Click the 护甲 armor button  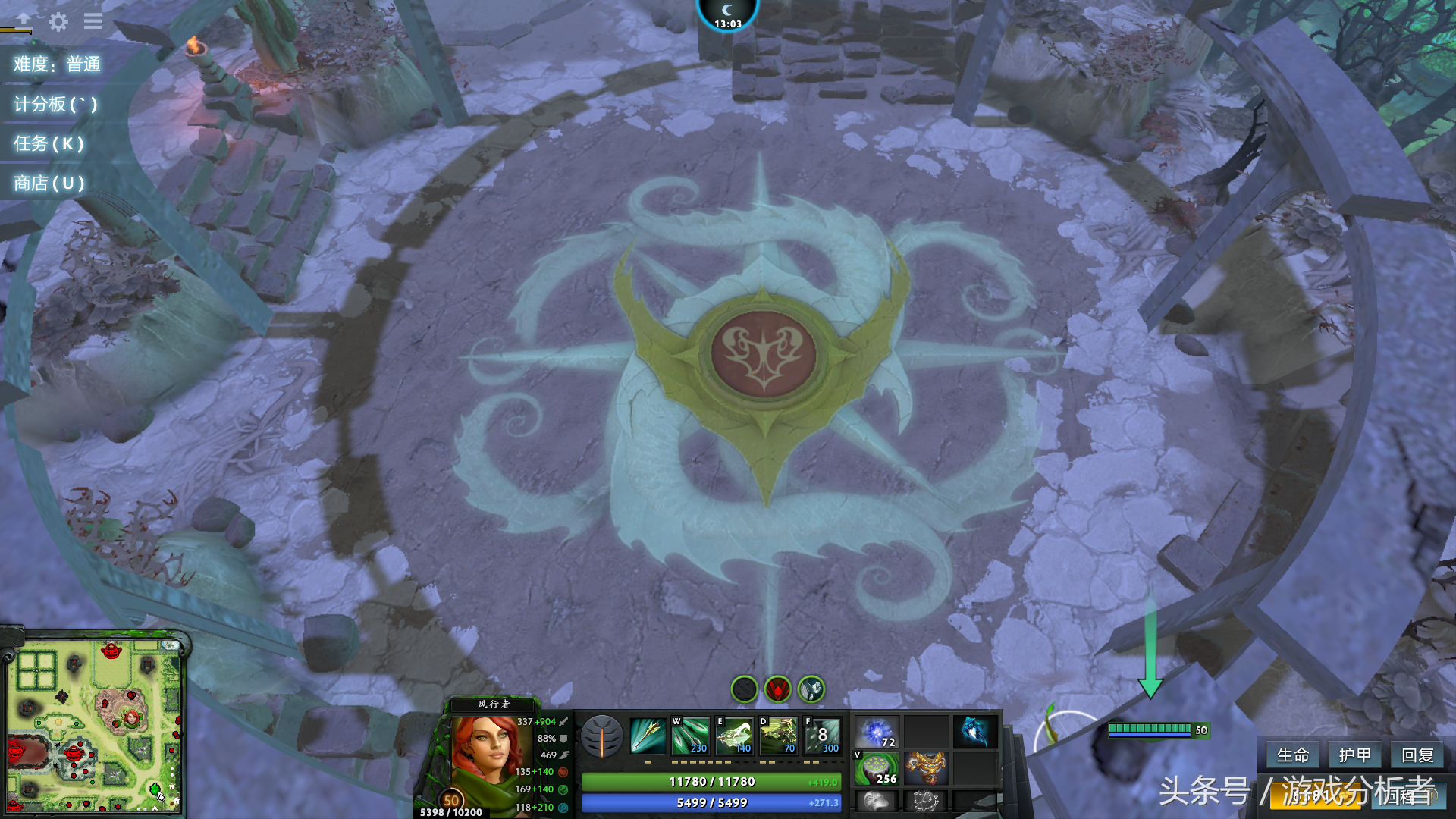click(1354, 755)
